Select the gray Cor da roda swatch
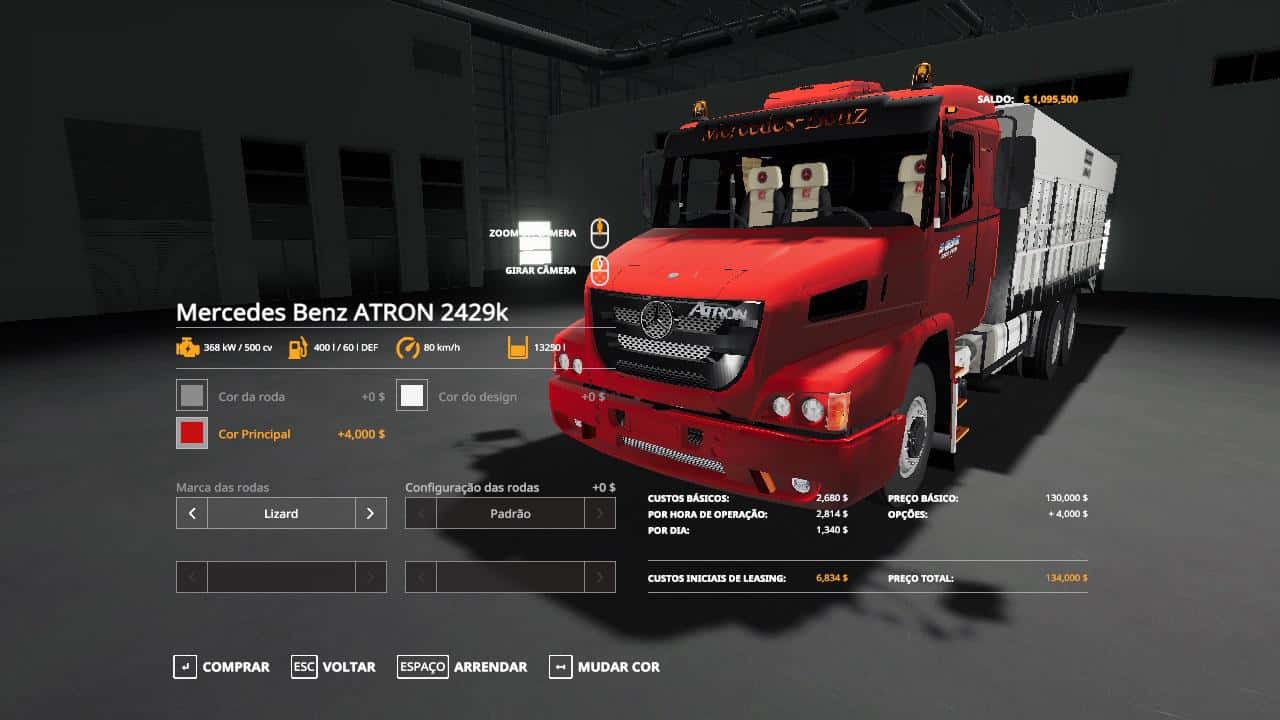Image resolution: width=1280 pixels, height=720 pixels. pos(191,396)
